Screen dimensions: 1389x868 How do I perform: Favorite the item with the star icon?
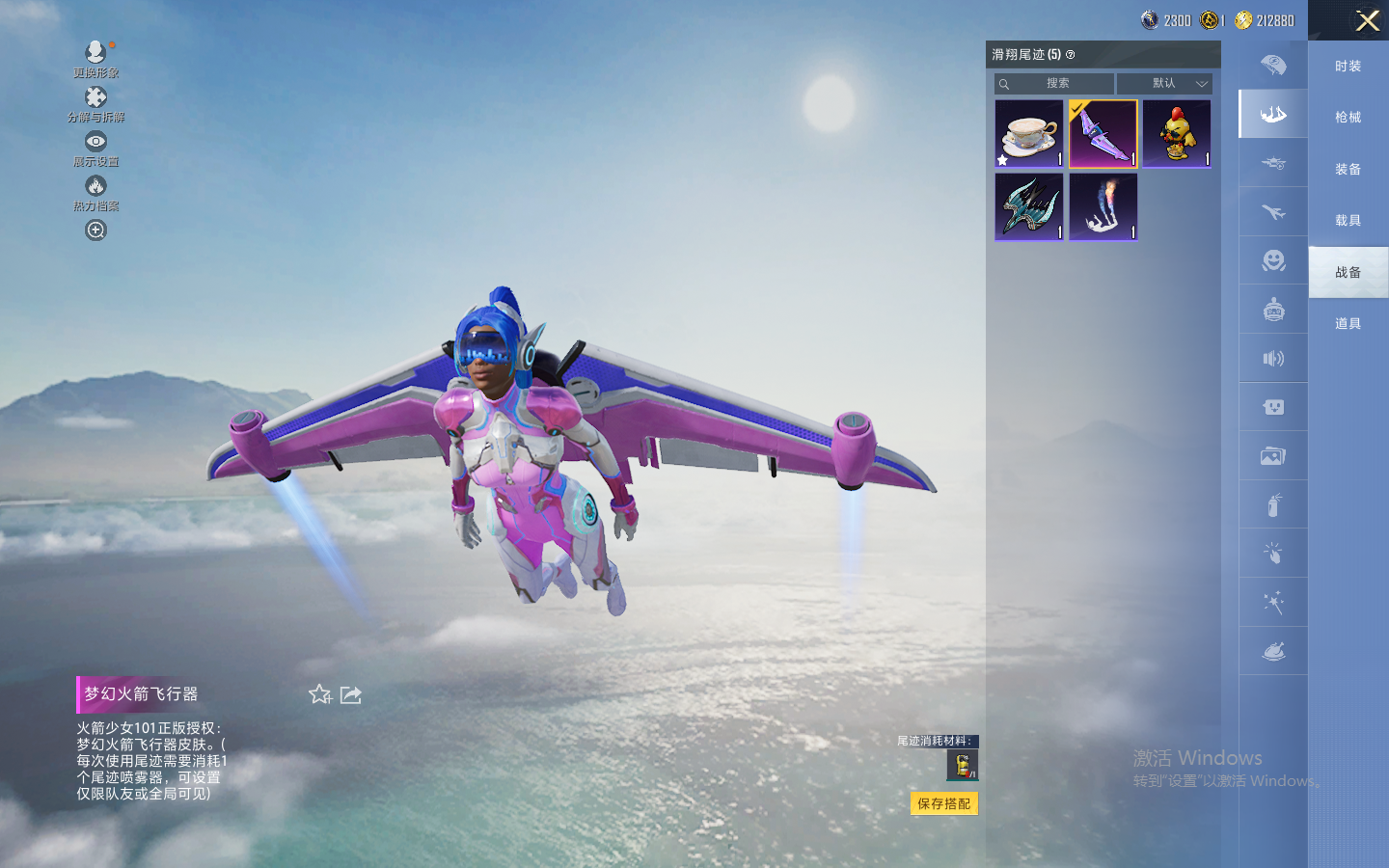tap(320, 694)
